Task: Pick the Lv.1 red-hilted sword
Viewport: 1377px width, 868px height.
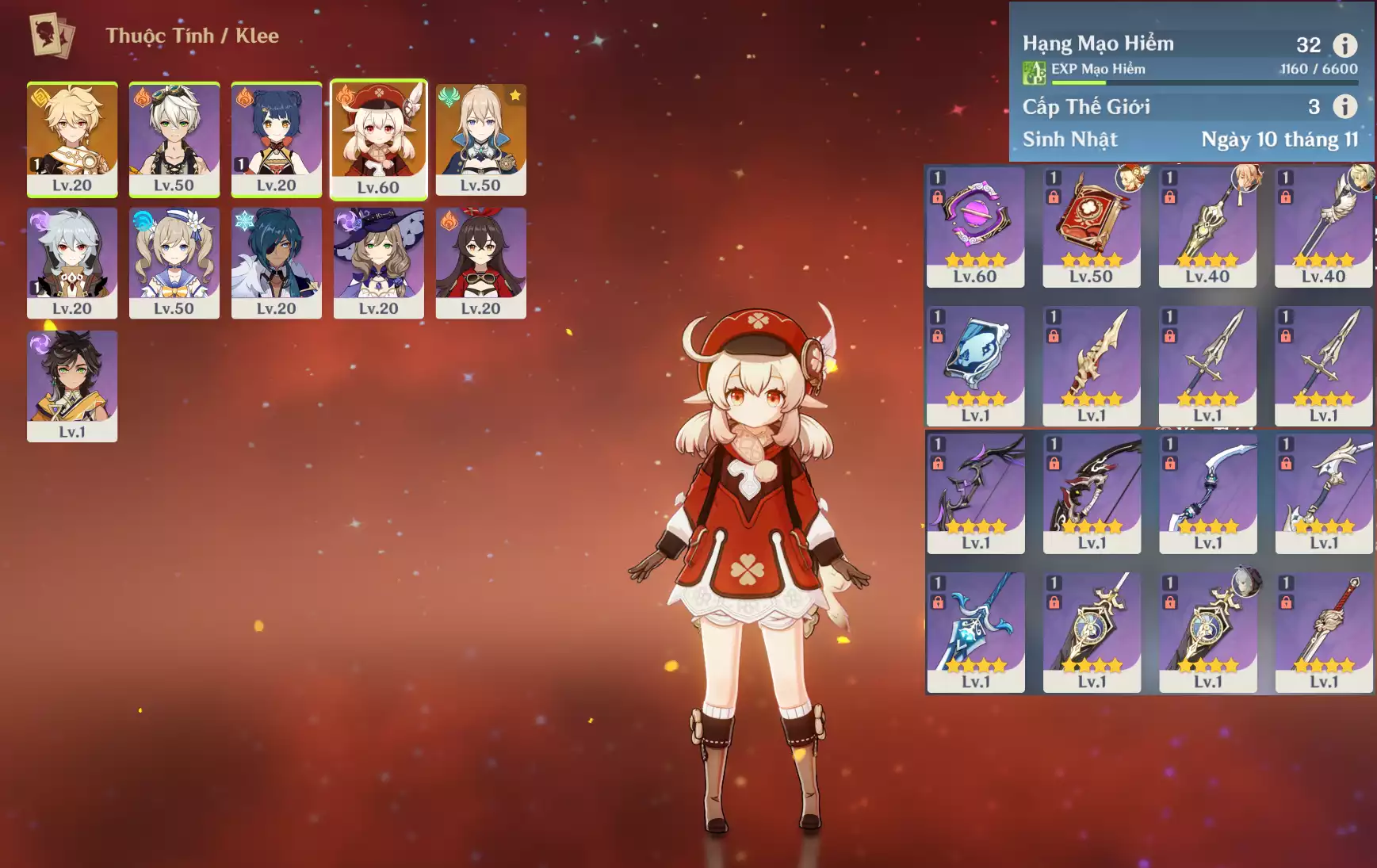Action: [1323, 631]
